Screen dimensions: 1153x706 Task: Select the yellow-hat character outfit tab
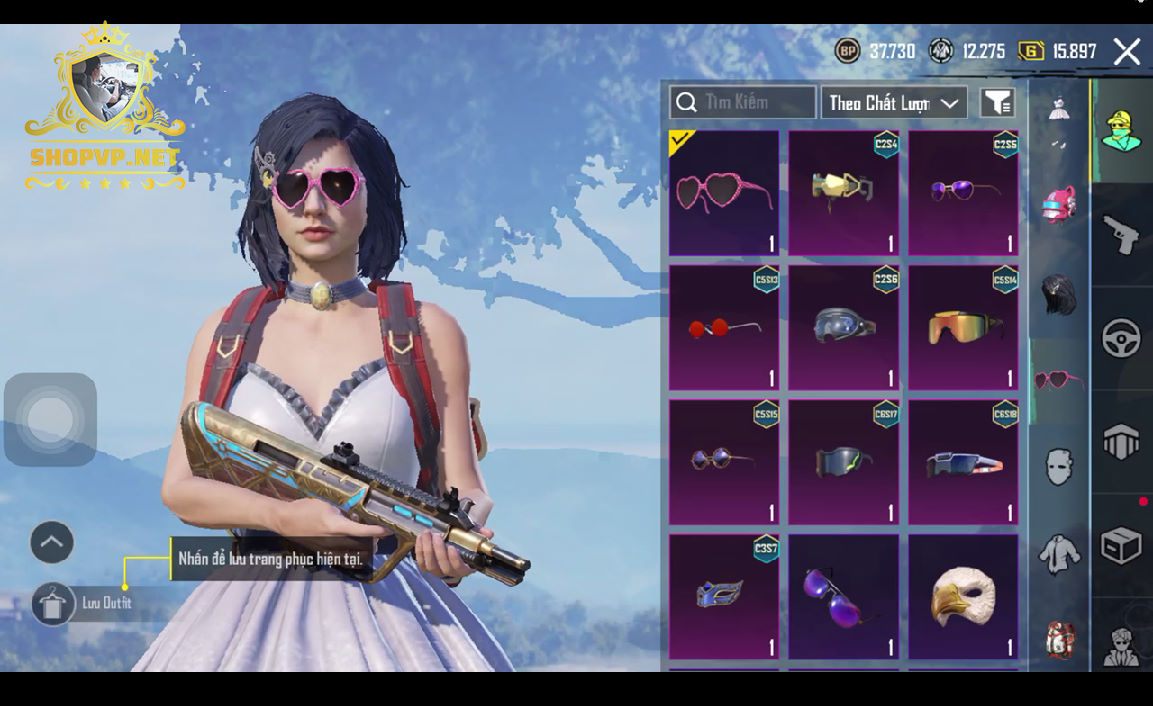click(1121, 131)
